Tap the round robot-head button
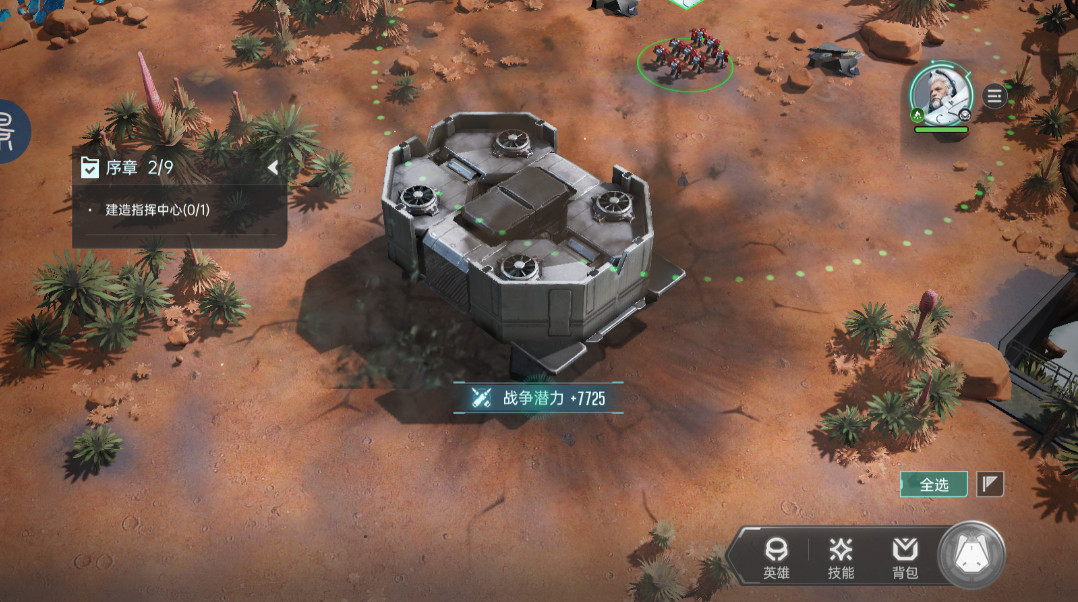 tap(971, 555)
